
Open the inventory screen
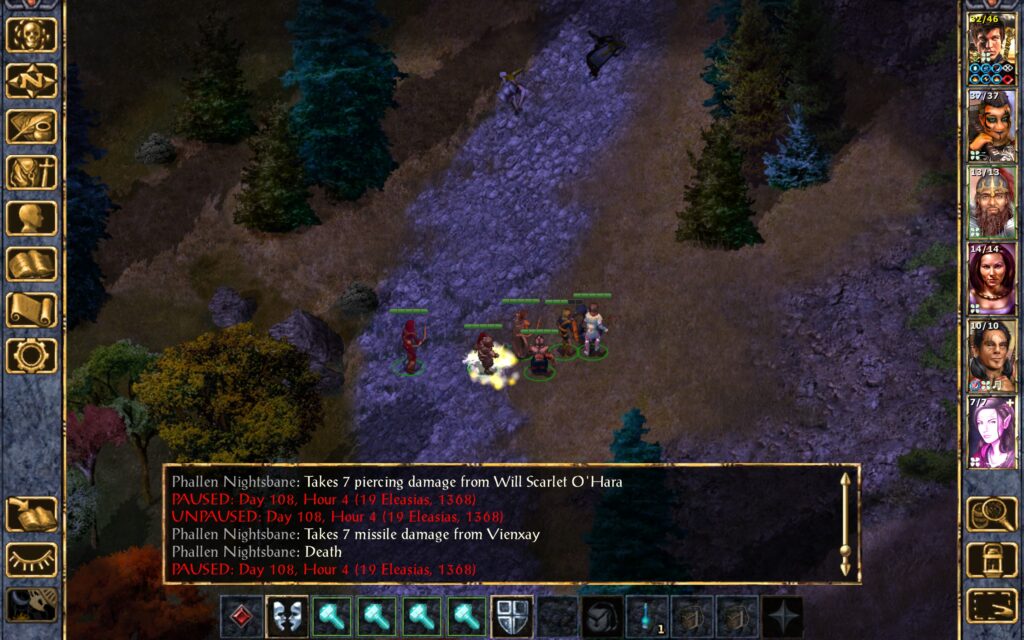32,173
